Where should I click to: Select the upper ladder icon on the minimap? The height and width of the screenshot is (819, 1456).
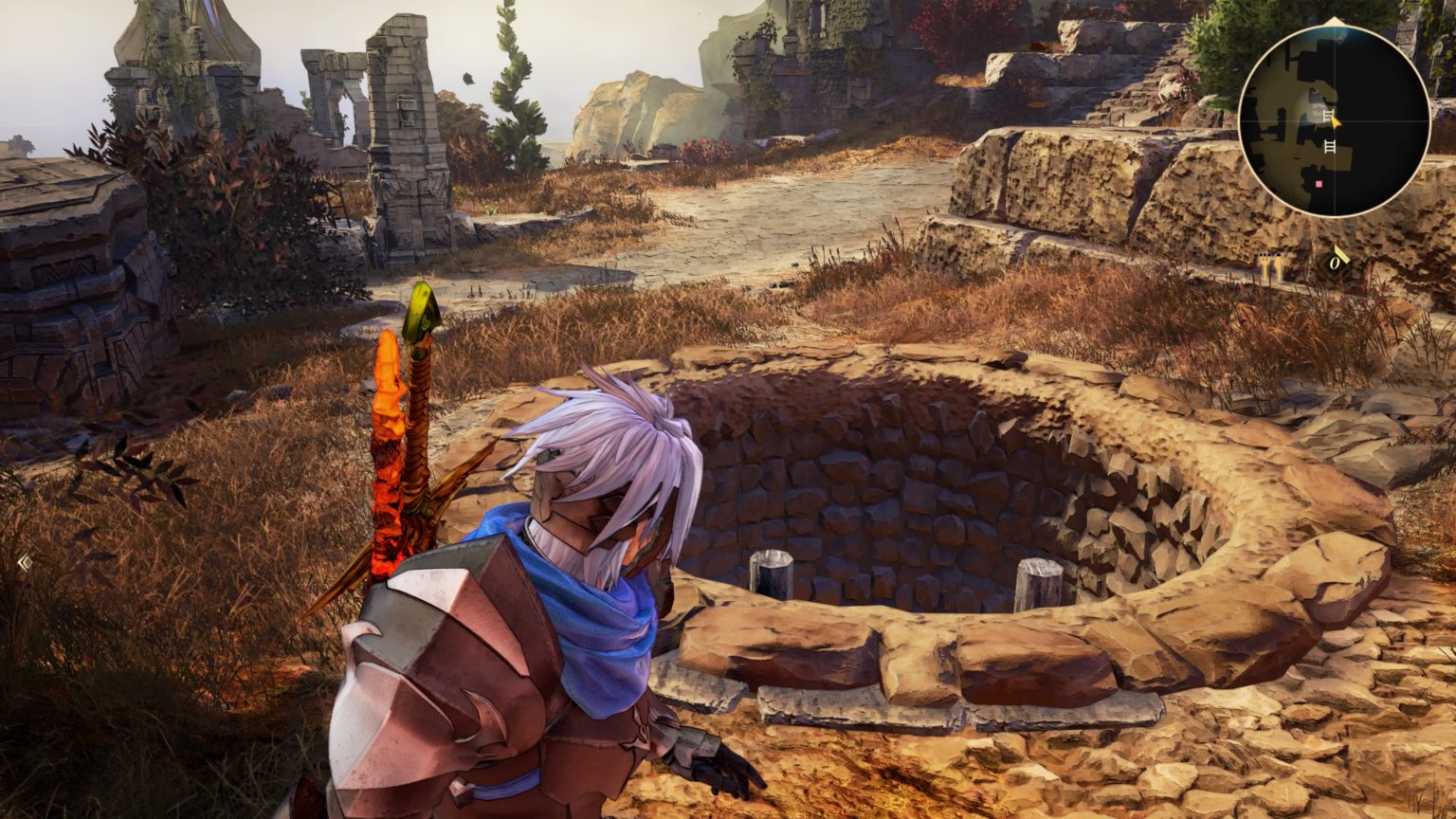1329,115
